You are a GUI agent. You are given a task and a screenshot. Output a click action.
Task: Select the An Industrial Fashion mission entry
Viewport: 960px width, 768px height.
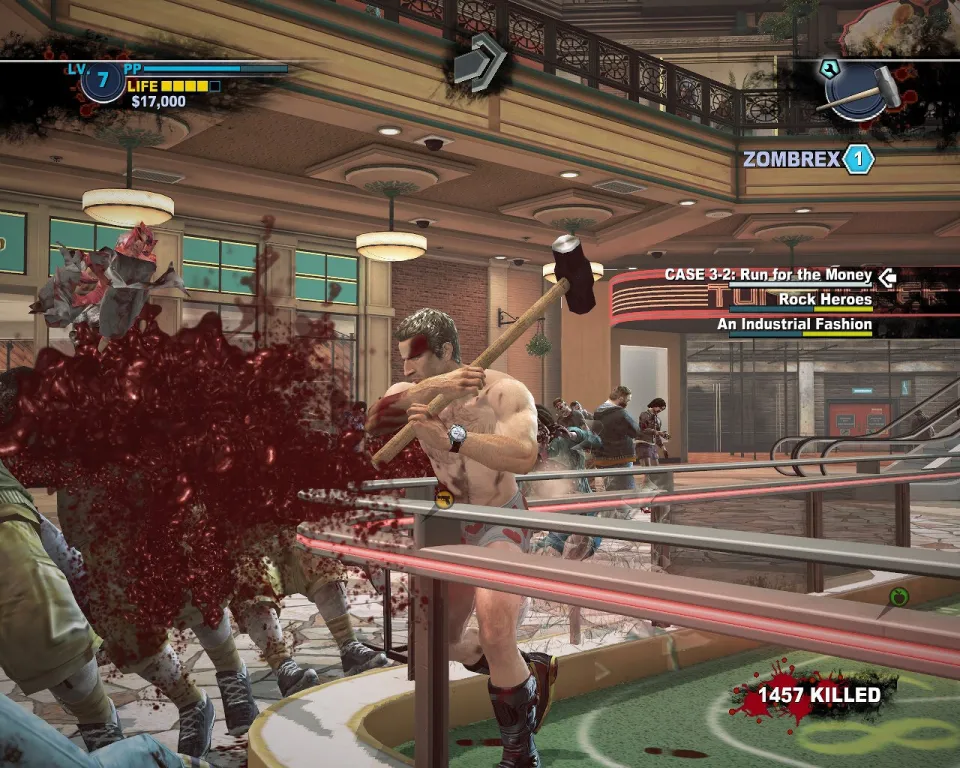(x=794, y=324)
